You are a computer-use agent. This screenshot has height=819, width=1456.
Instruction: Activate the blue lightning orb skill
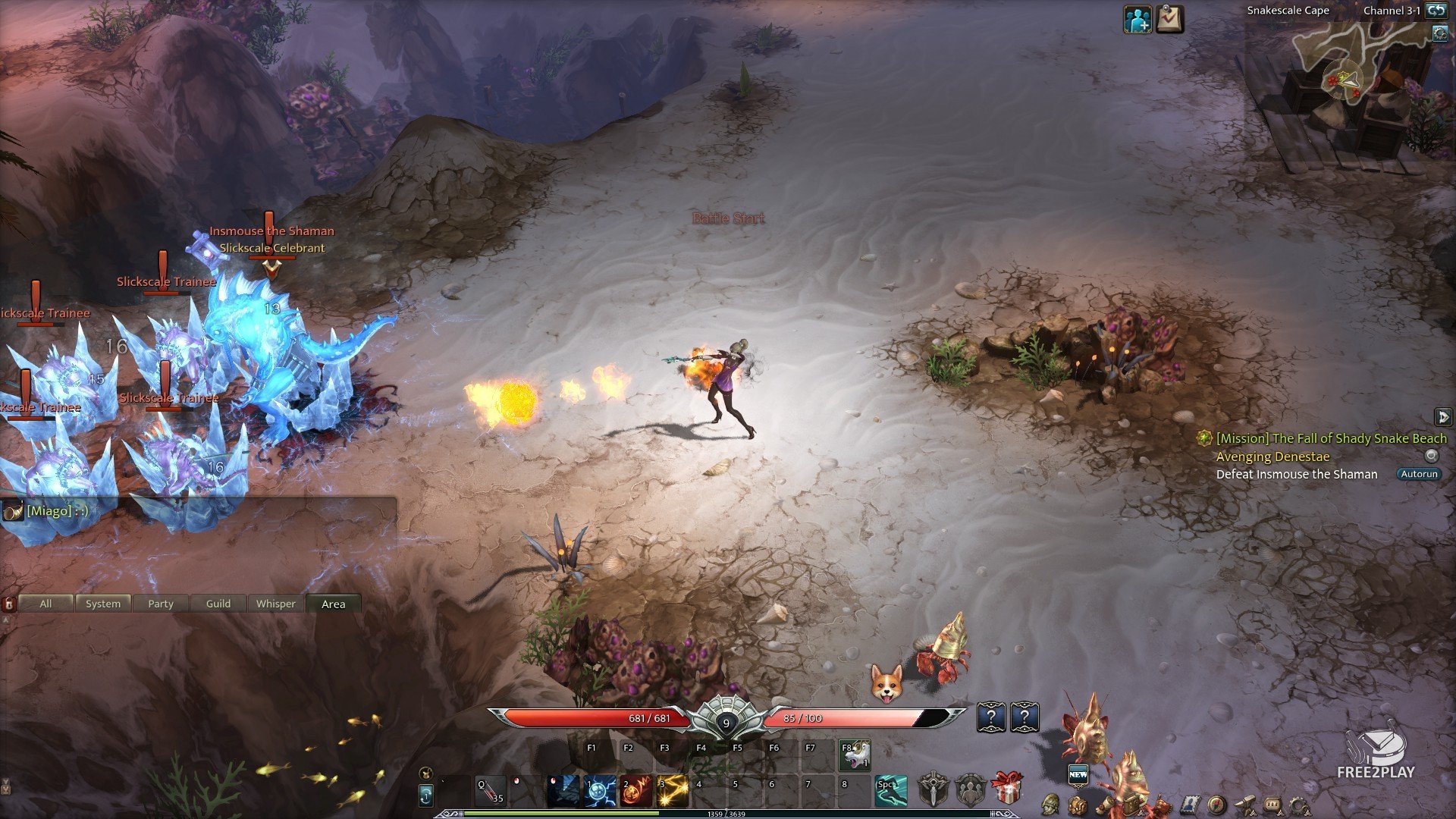click(x=600, y=791)
